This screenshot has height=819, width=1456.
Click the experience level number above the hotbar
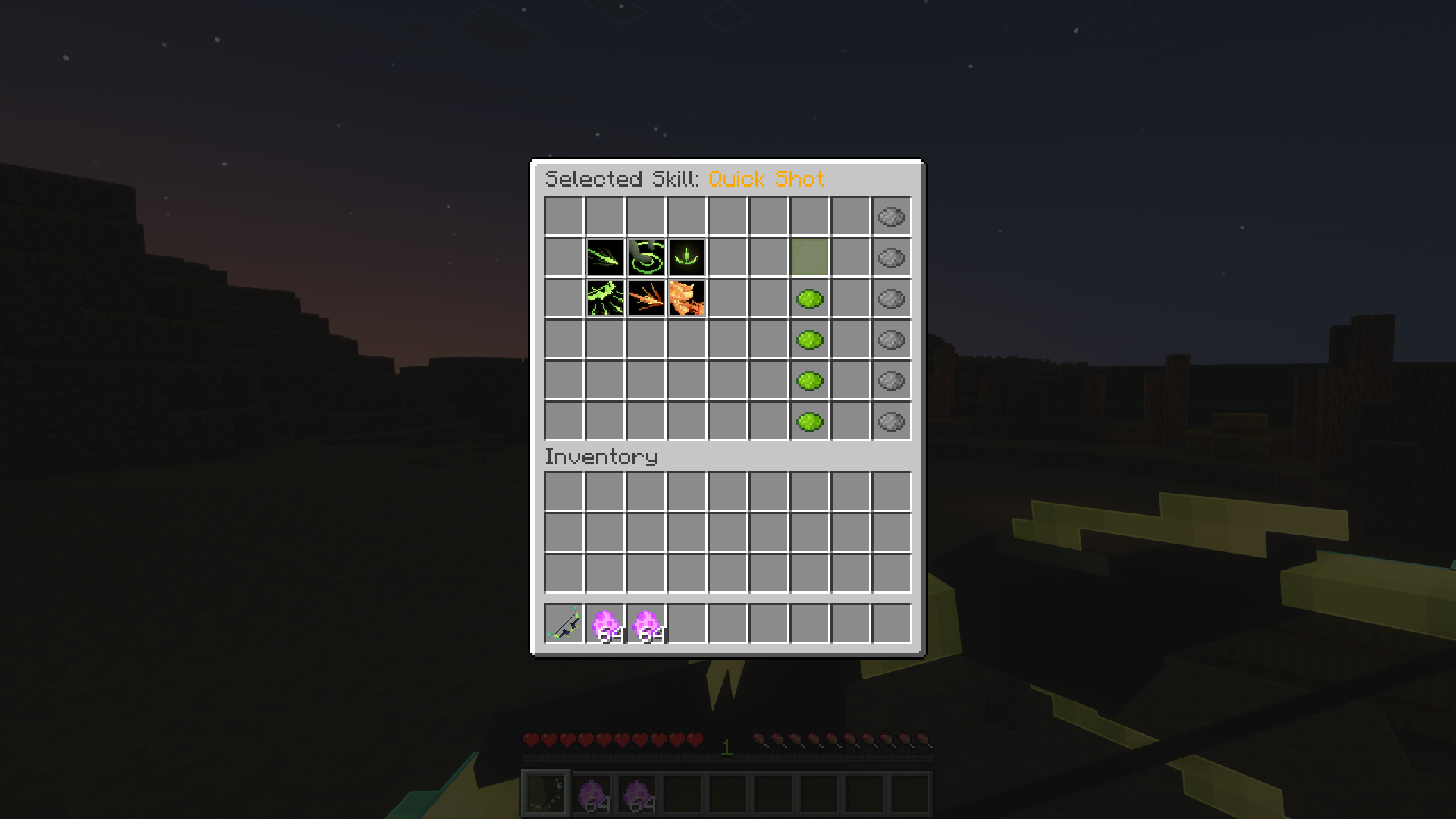(726, 749)
